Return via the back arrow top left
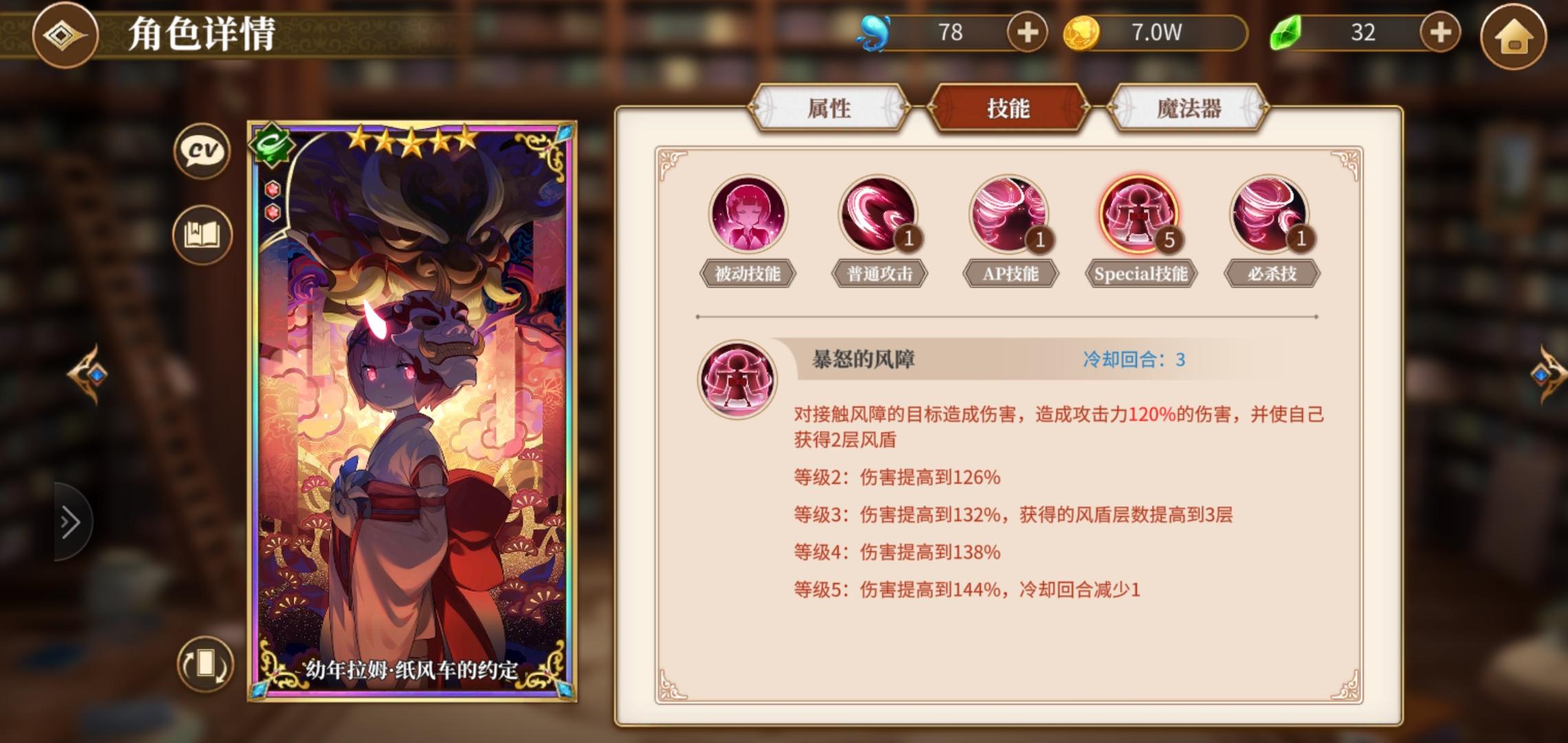This screenshot has height=743, width=1568. [65, 36]
